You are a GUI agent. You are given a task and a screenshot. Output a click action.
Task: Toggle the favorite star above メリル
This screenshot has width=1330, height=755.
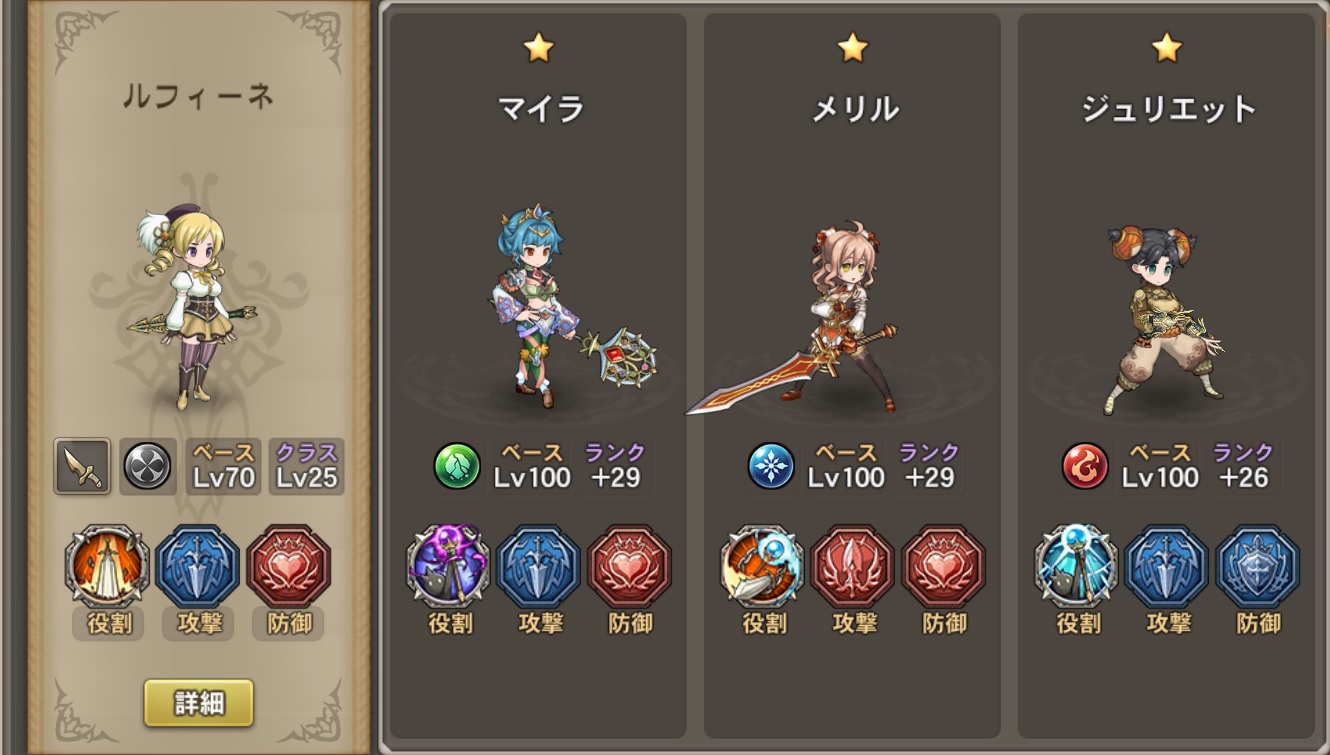853,47
